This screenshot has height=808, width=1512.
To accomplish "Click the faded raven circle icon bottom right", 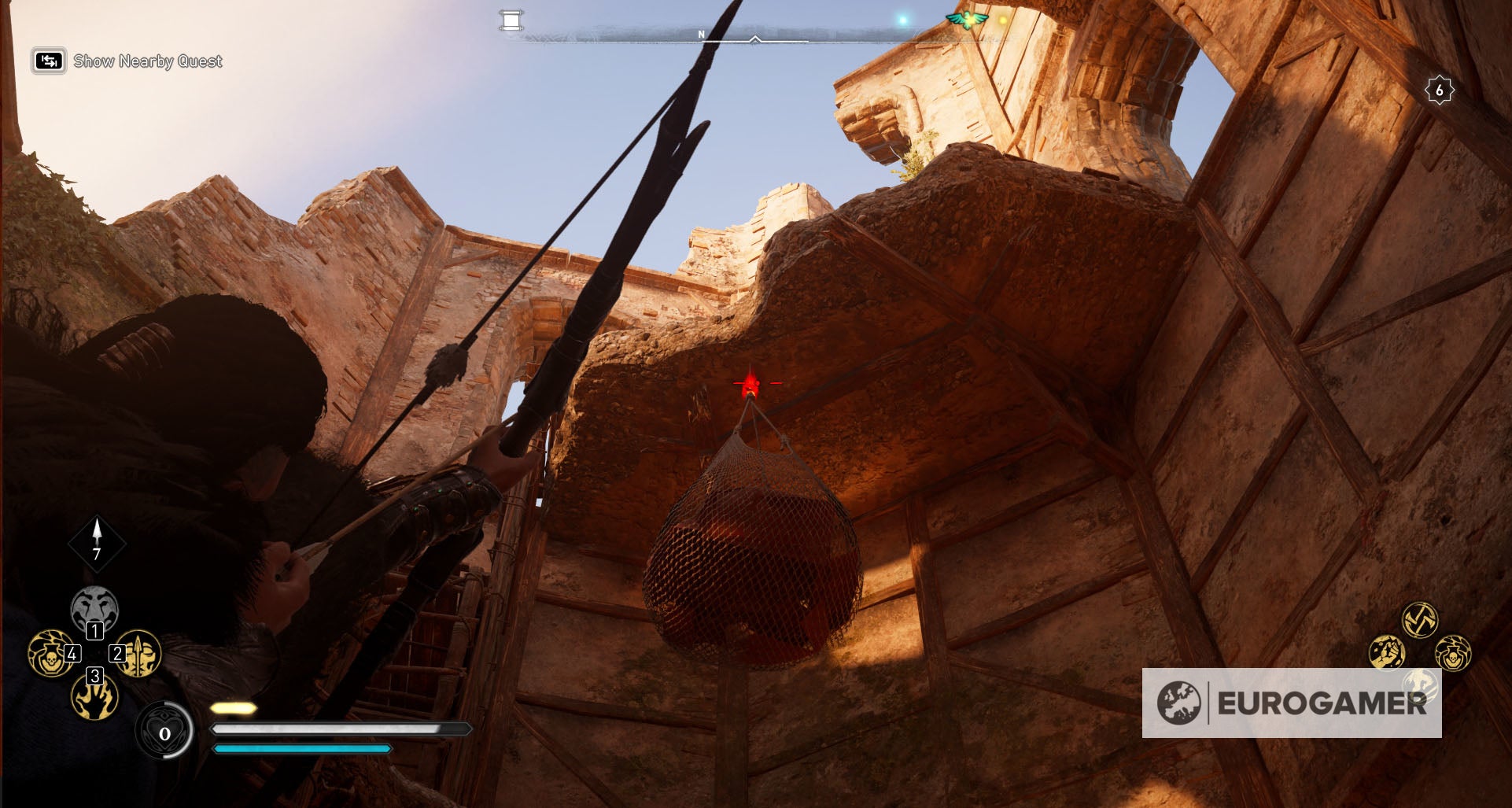I will pyautogui.click(x=1420, y=686).
